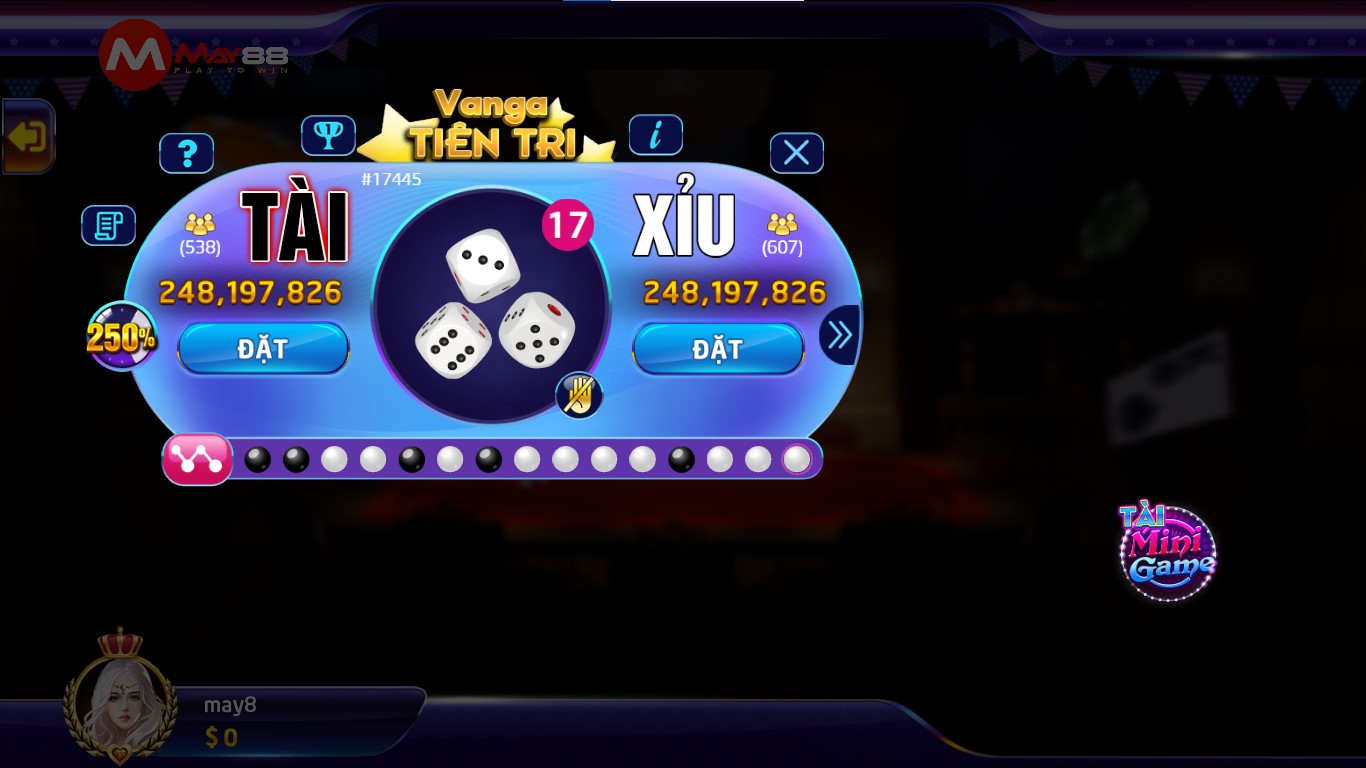Screen dimensions: 1366x768
Task: Click the countdown timer showing 17
Action: (x=567, y=226)
